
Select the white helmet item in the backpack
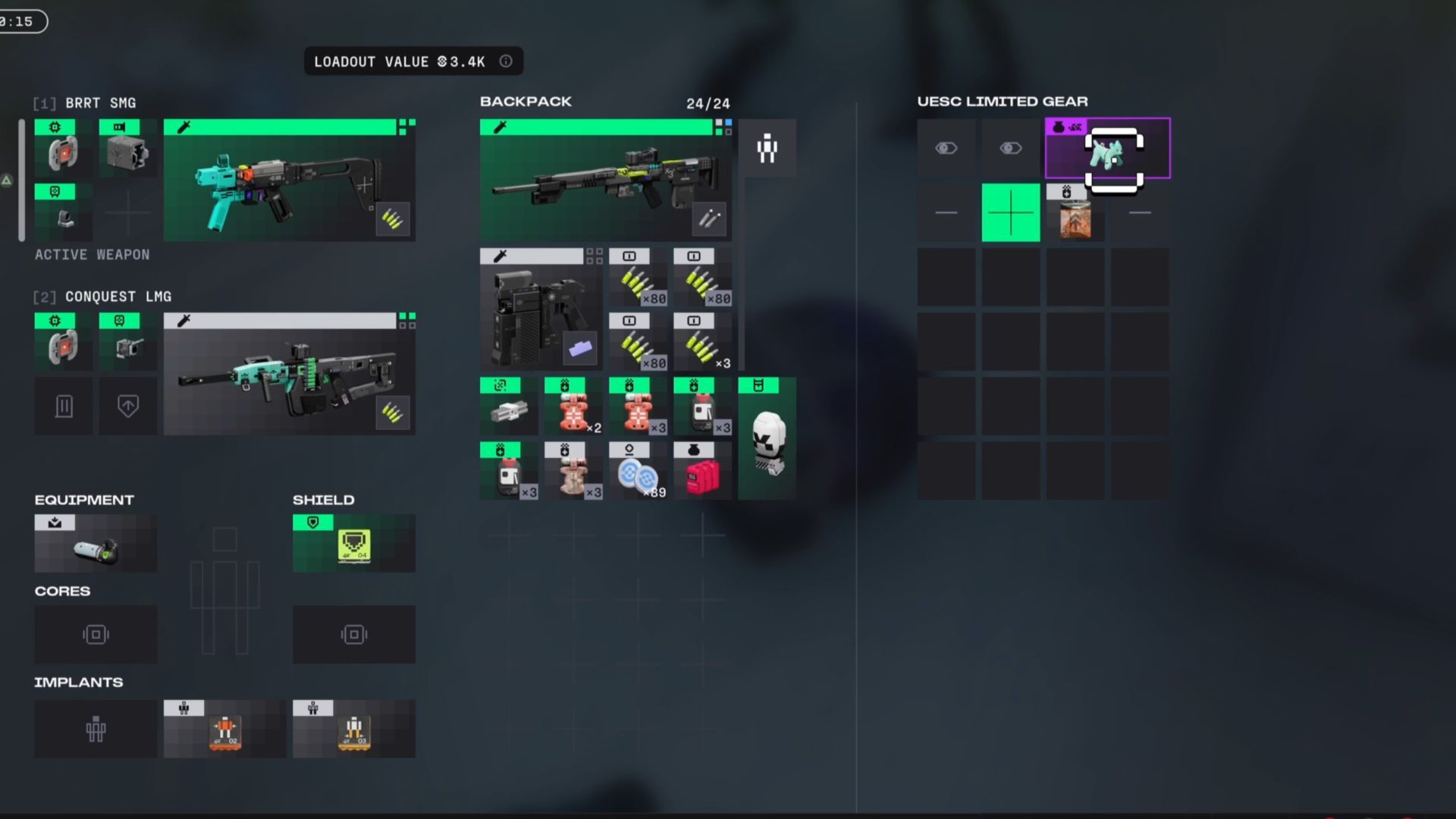[x=767, y=439]
